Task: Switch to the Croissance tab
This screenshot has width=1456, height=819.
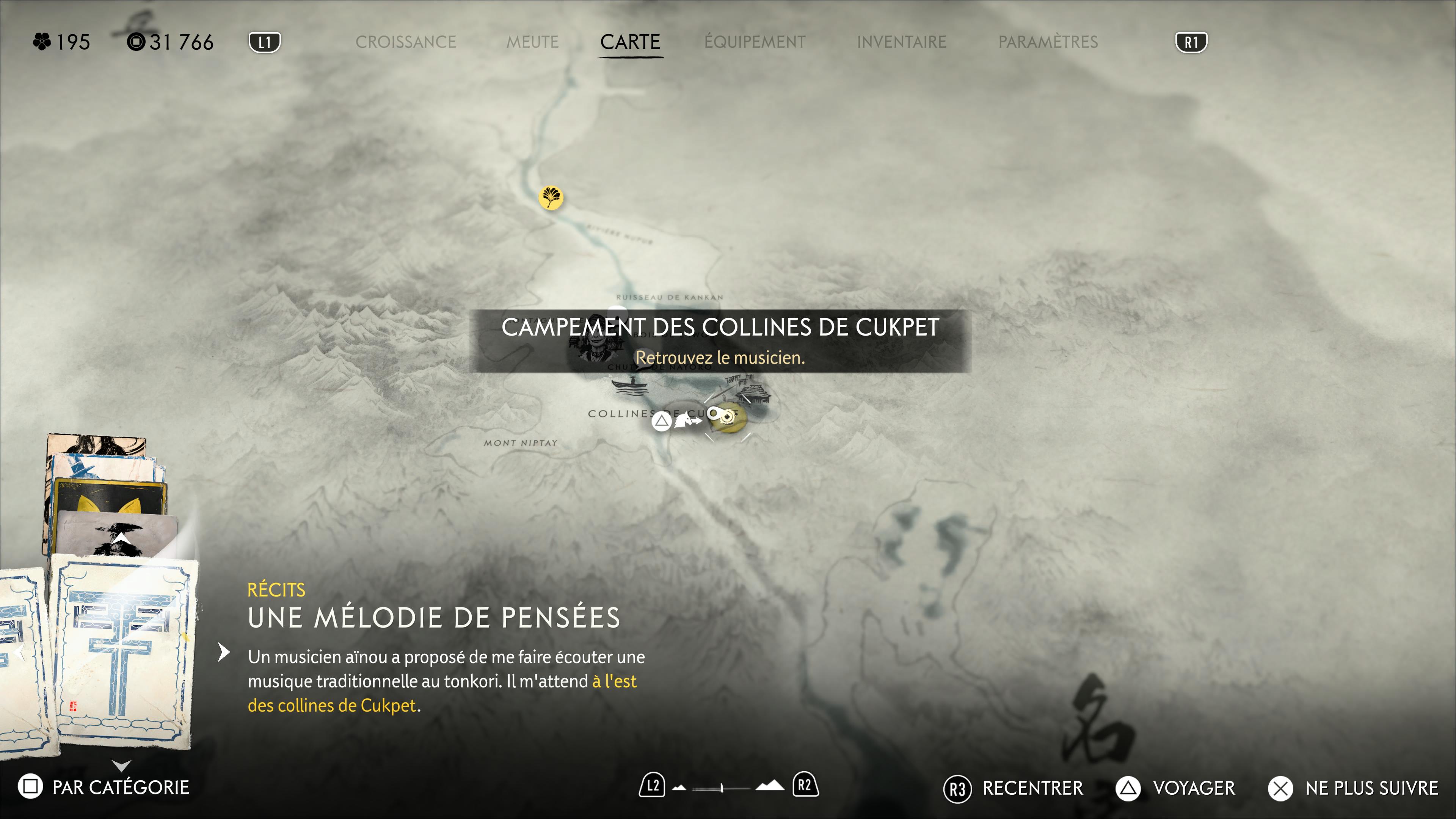Action: pyautogui.click(x=405, y=42)
